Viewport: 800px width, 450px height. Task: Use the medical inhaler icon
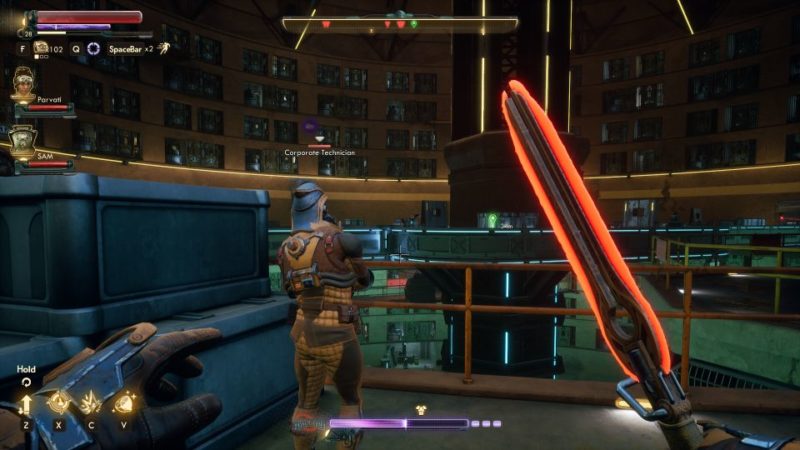click(41, 47)
